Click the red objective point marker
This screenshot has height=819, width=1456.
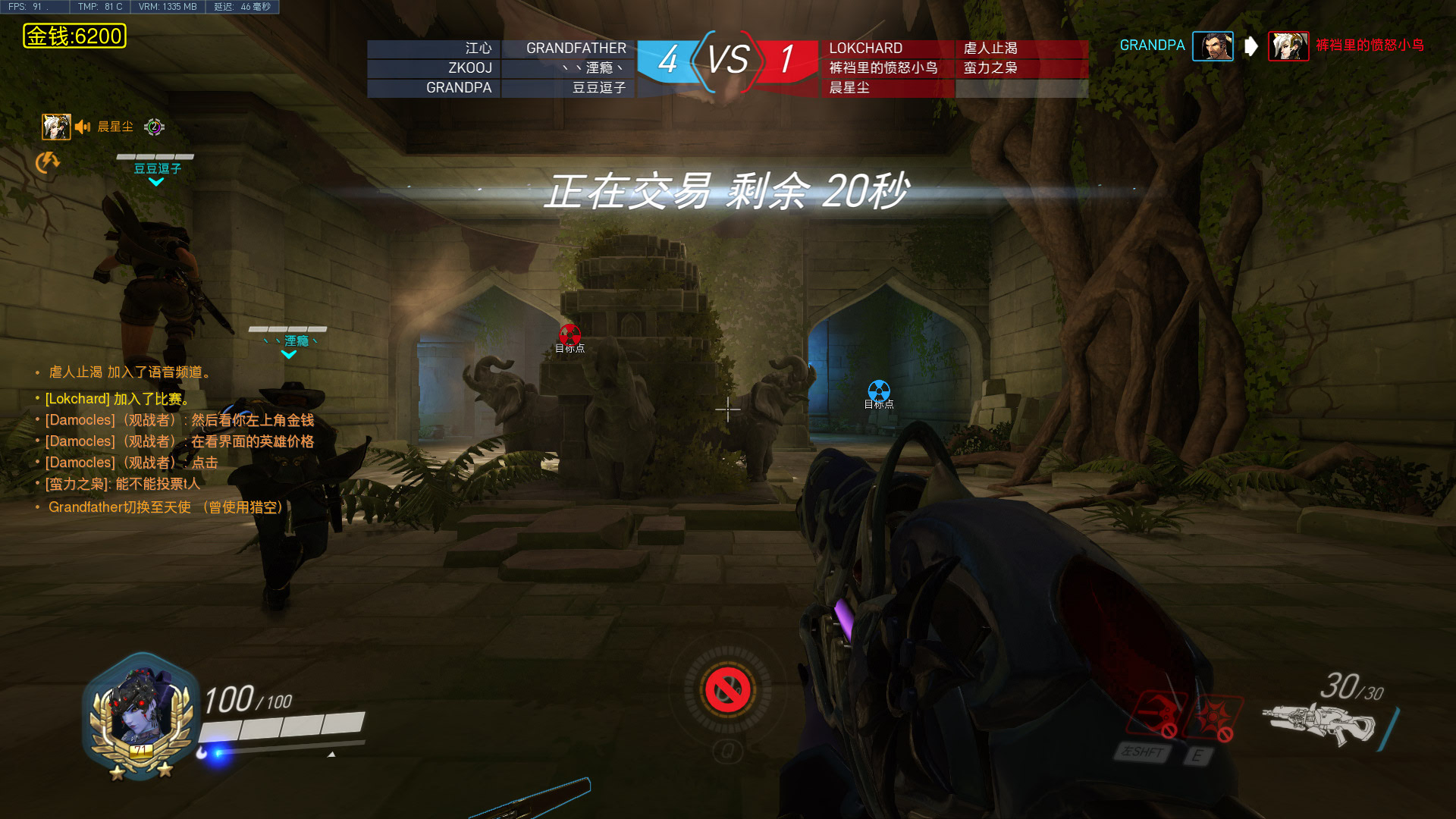click(x=570, y=334)
